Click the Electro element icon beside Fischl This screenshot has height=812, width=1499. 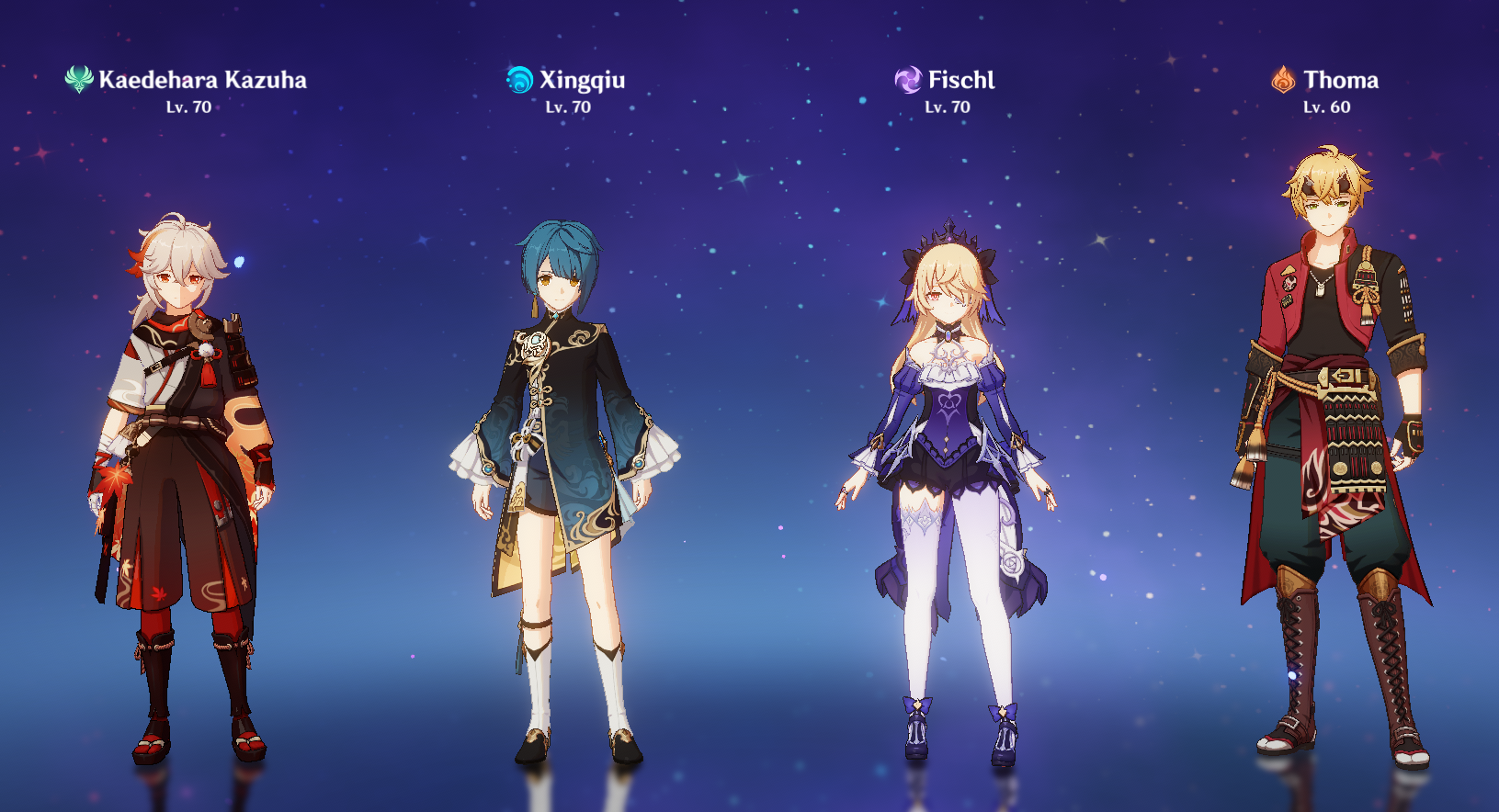[908, 80]
